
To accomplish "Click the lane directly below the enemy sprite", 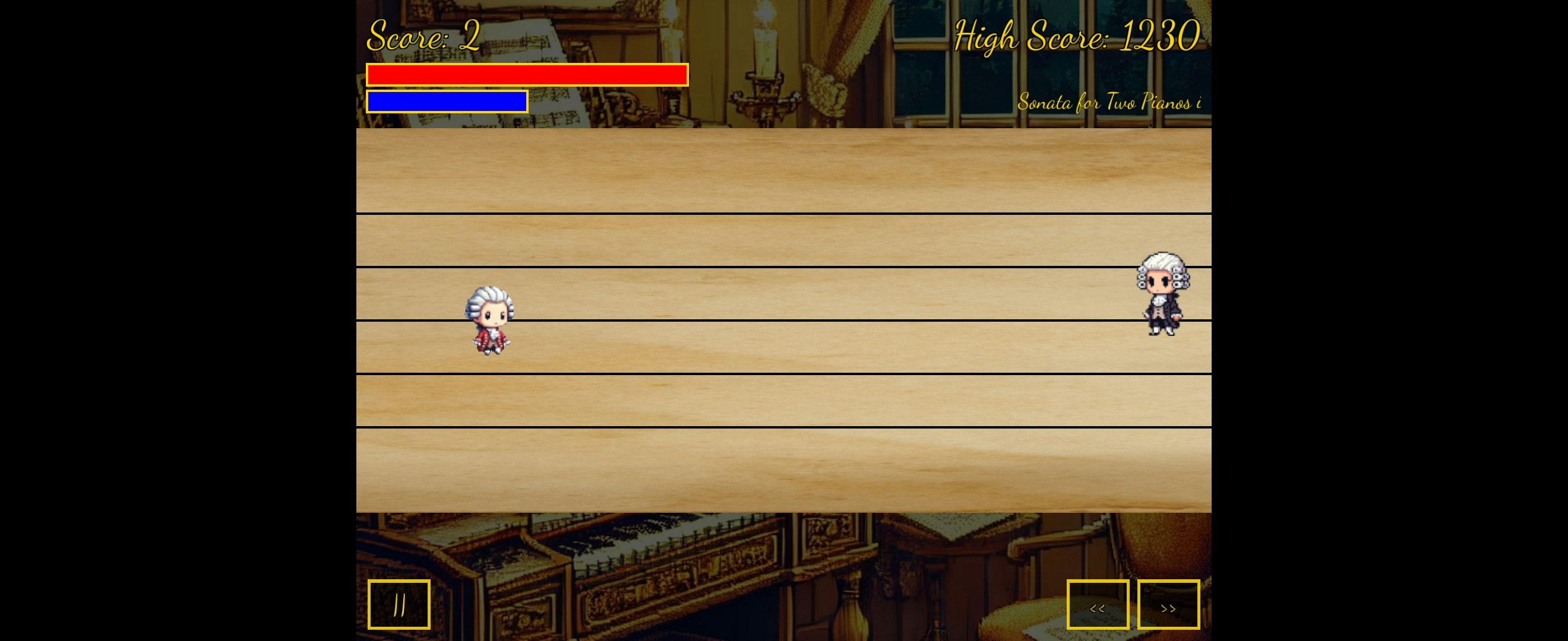I will (x=1162, y=347).
